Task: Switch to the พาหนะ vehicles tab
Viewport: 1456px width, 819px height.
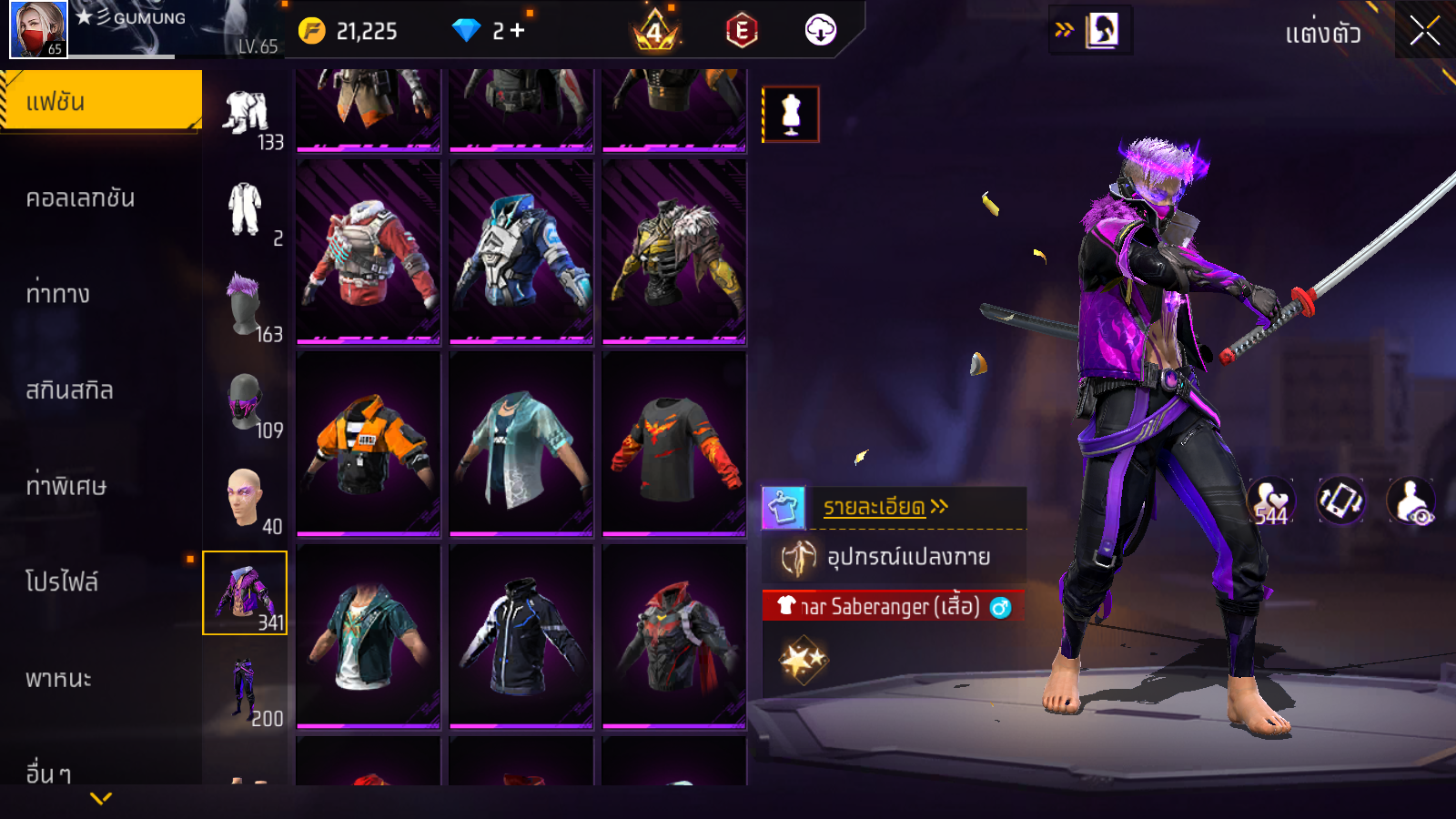Action: coord(58,679)
